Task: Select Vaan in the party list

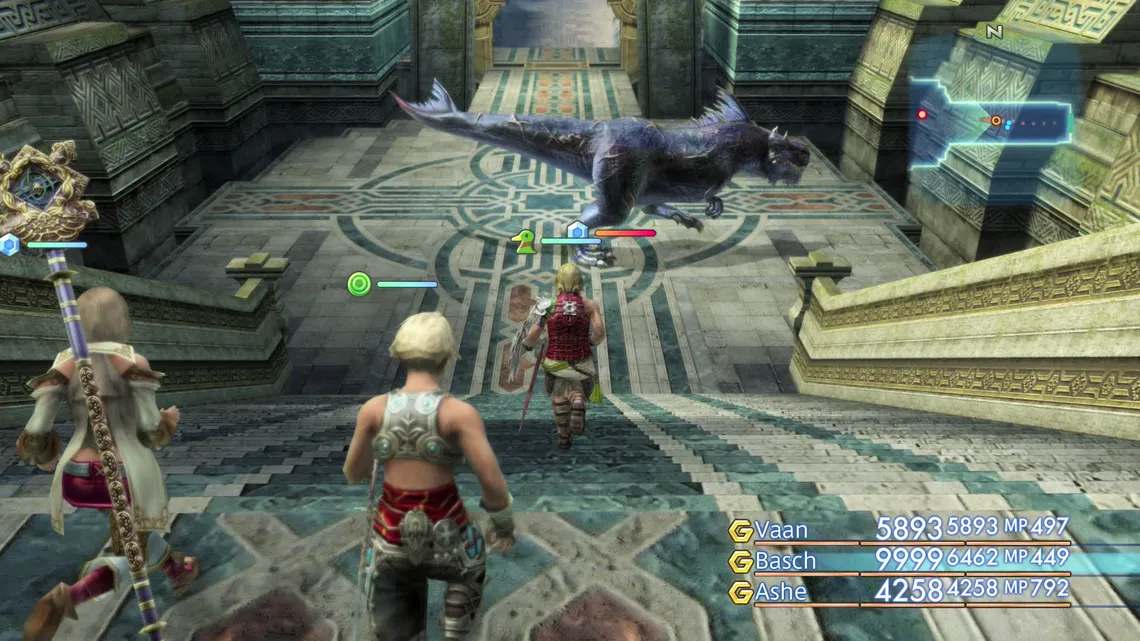Action: tap(781, 530)
